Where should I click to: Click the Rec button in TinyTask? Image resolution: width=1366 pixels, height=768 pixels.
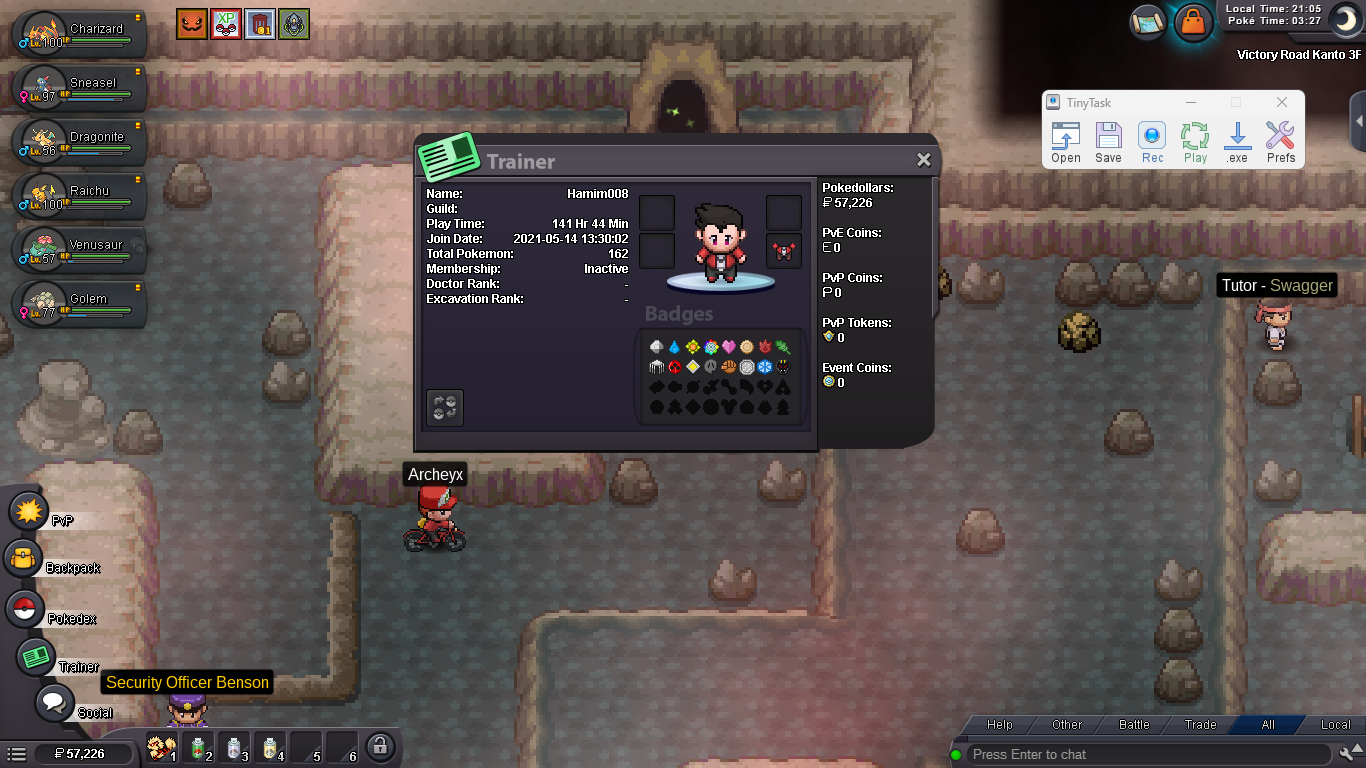click(1152, 143)
